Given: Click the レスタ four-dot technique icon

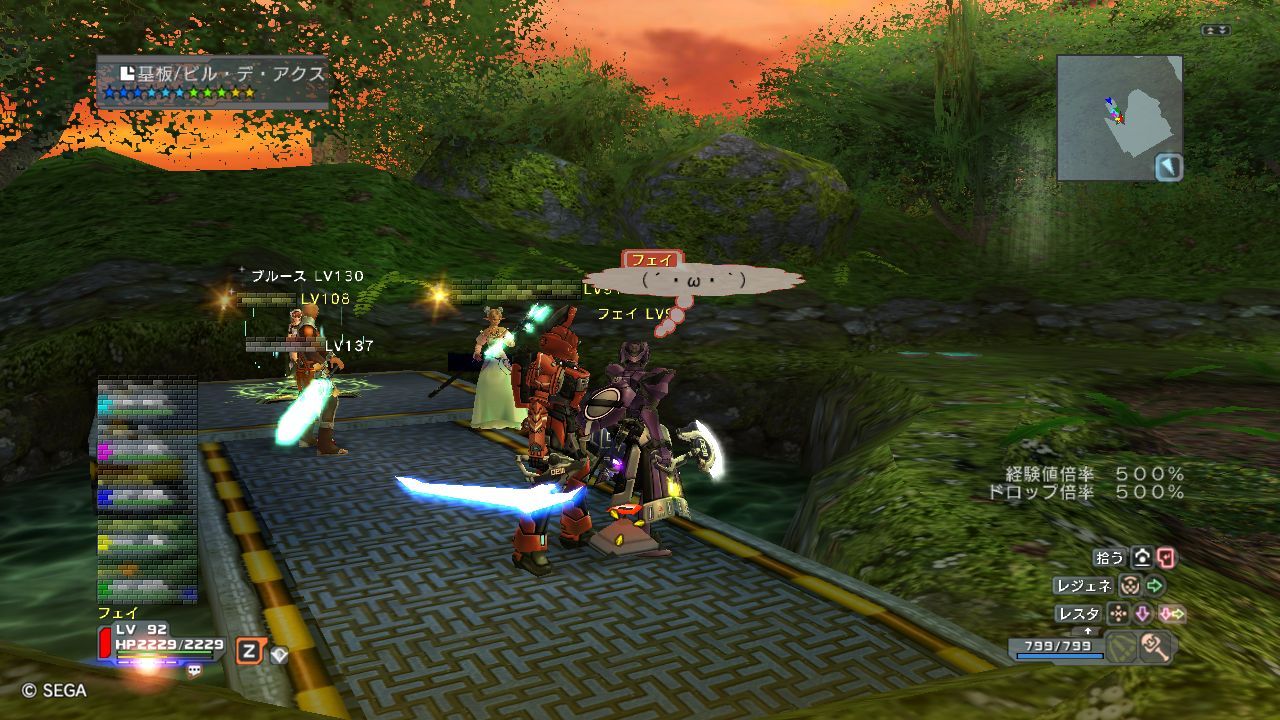Looking at the screenshot, I should [1117, 614].
